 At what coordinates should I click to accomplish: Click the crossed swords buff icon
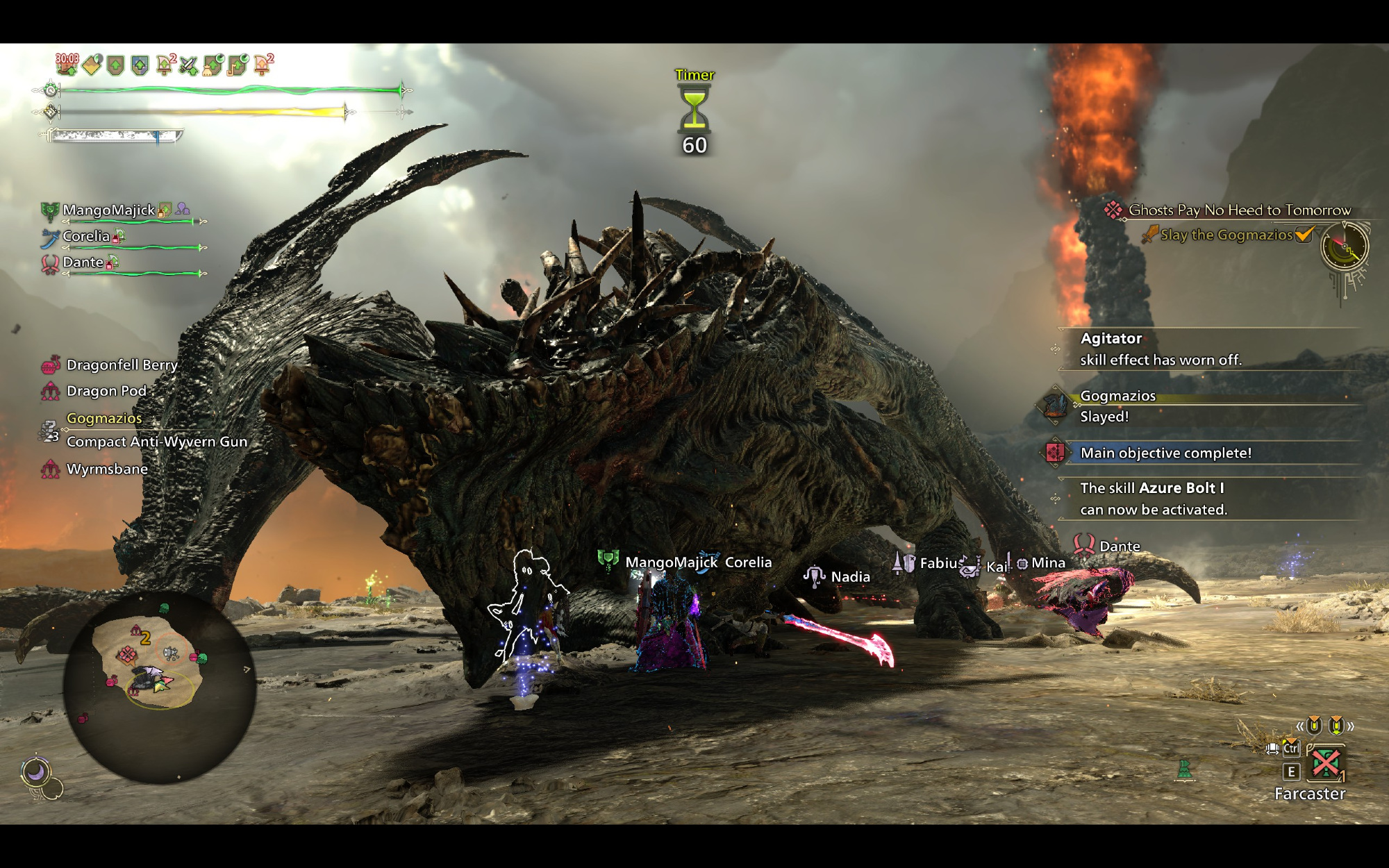click(x=188, y=66)
